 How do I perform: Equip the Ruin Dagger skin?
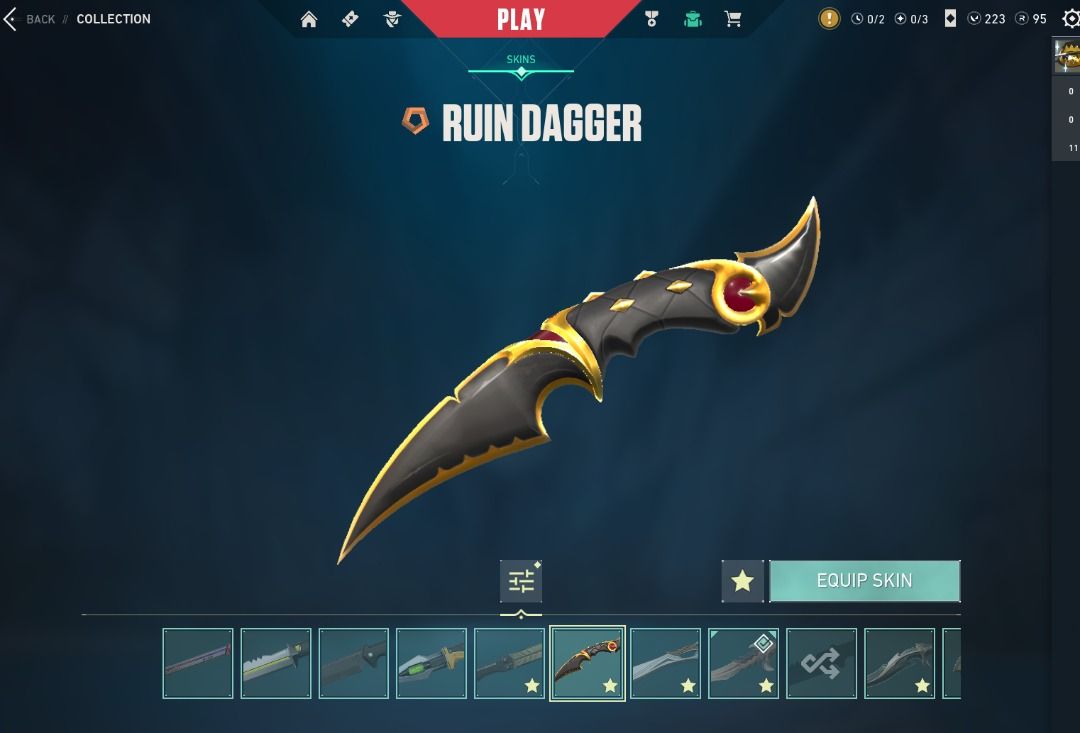click(864, 581)
